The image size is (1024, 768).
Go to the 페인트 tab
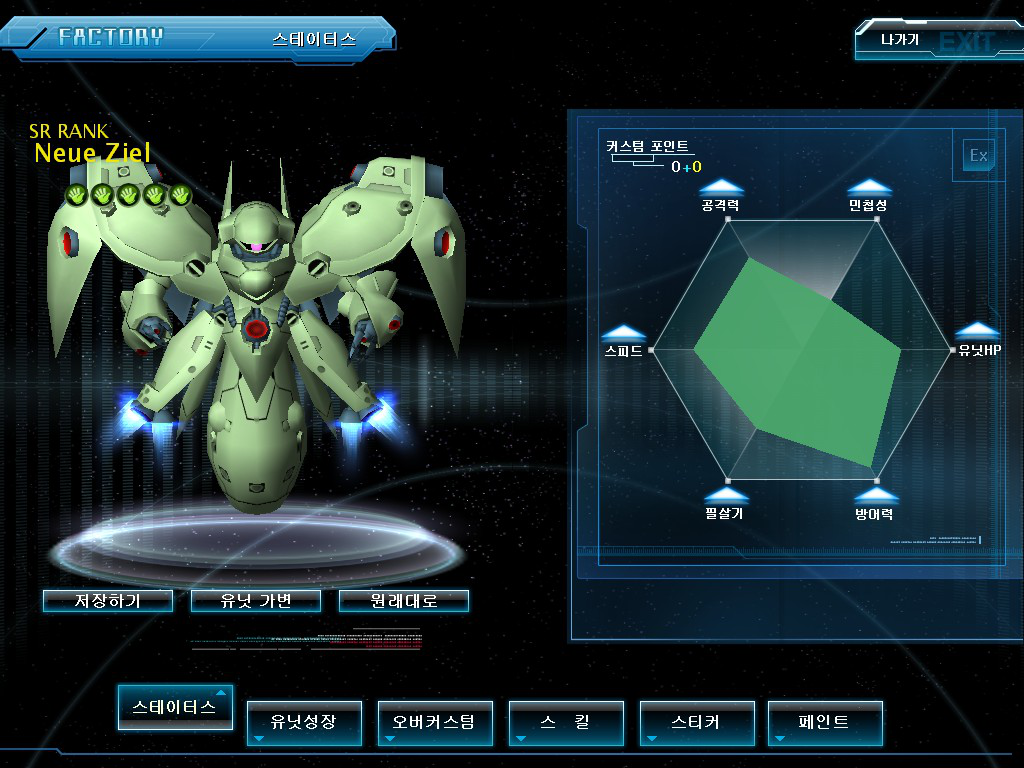(x=825, y=722)
